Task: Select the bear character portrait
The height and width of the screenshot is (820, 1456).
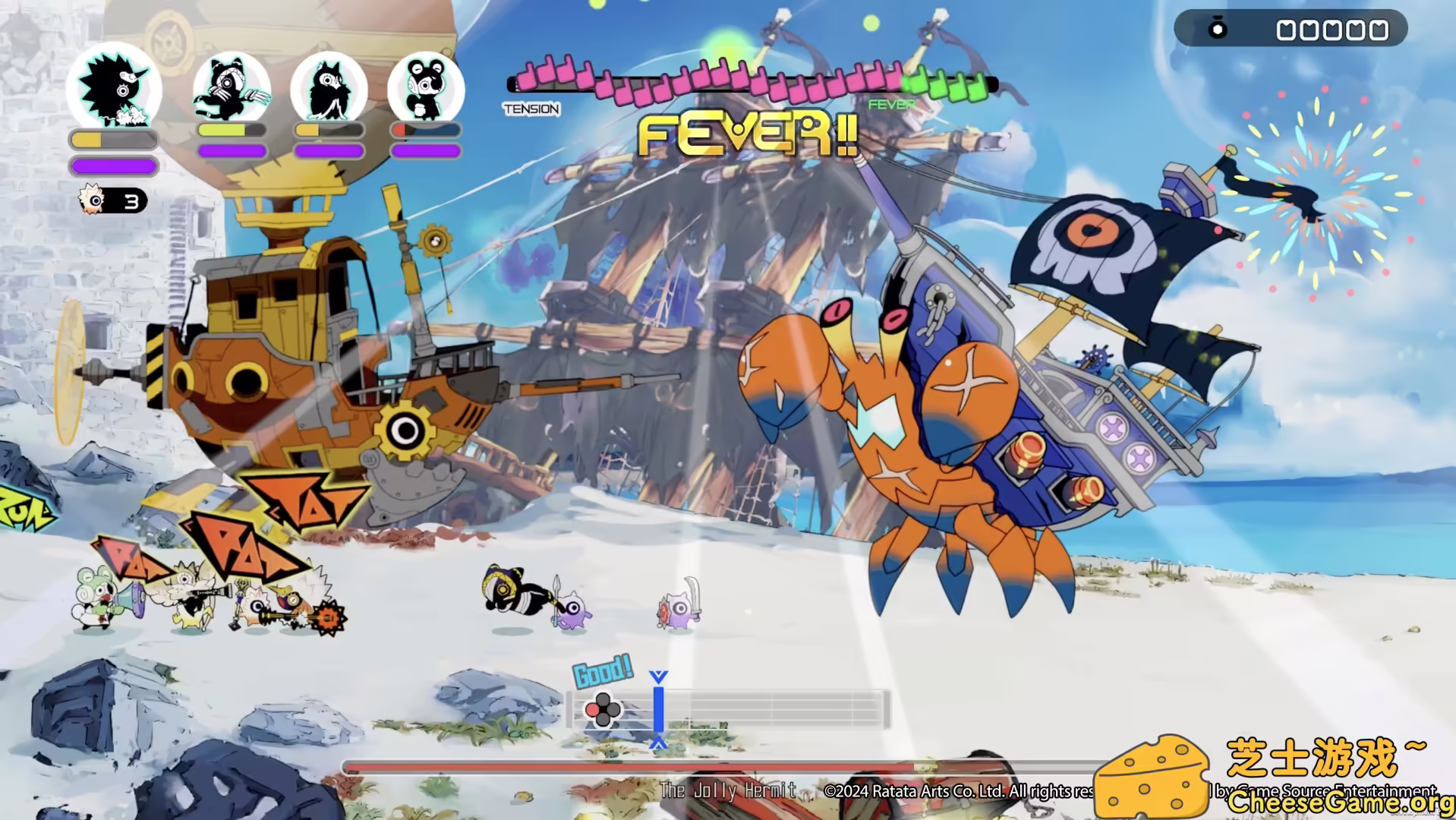Action: 426,88
